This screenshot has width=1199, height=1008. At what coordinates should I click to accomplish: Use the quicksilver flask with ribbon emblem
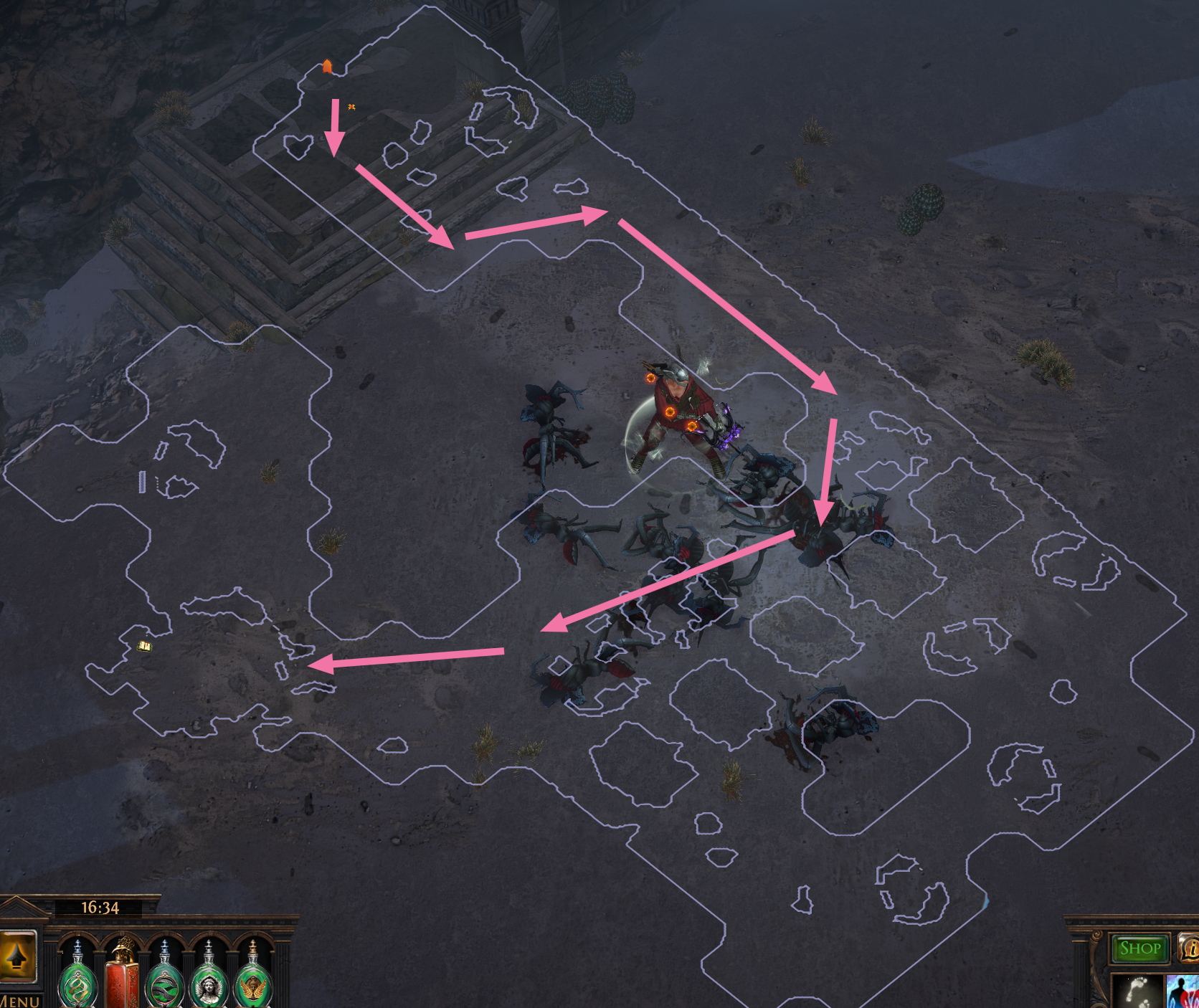point(164,986)
